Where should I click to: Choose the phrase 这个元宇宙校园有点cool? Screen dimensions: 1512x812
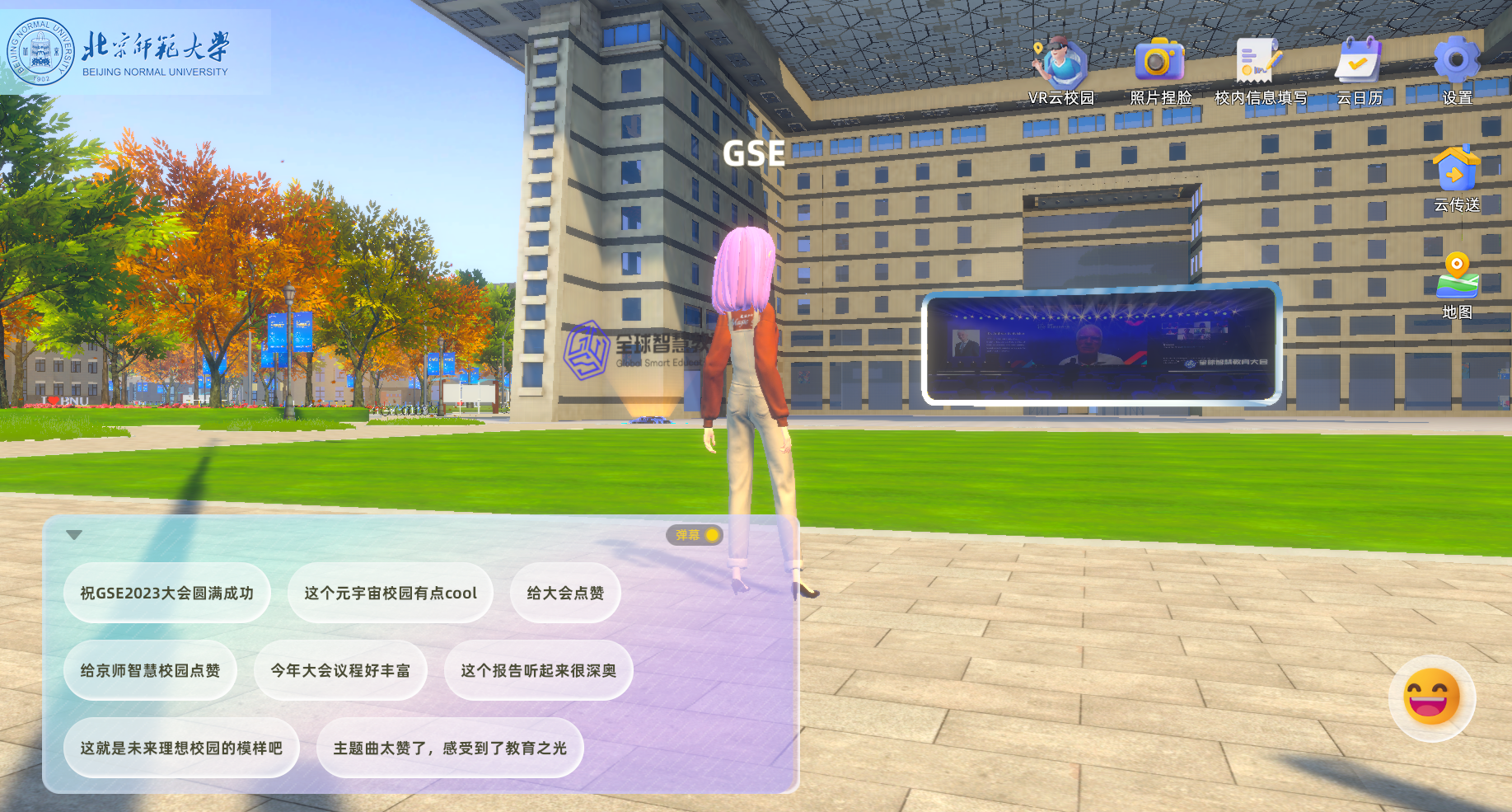coord(390,594)
